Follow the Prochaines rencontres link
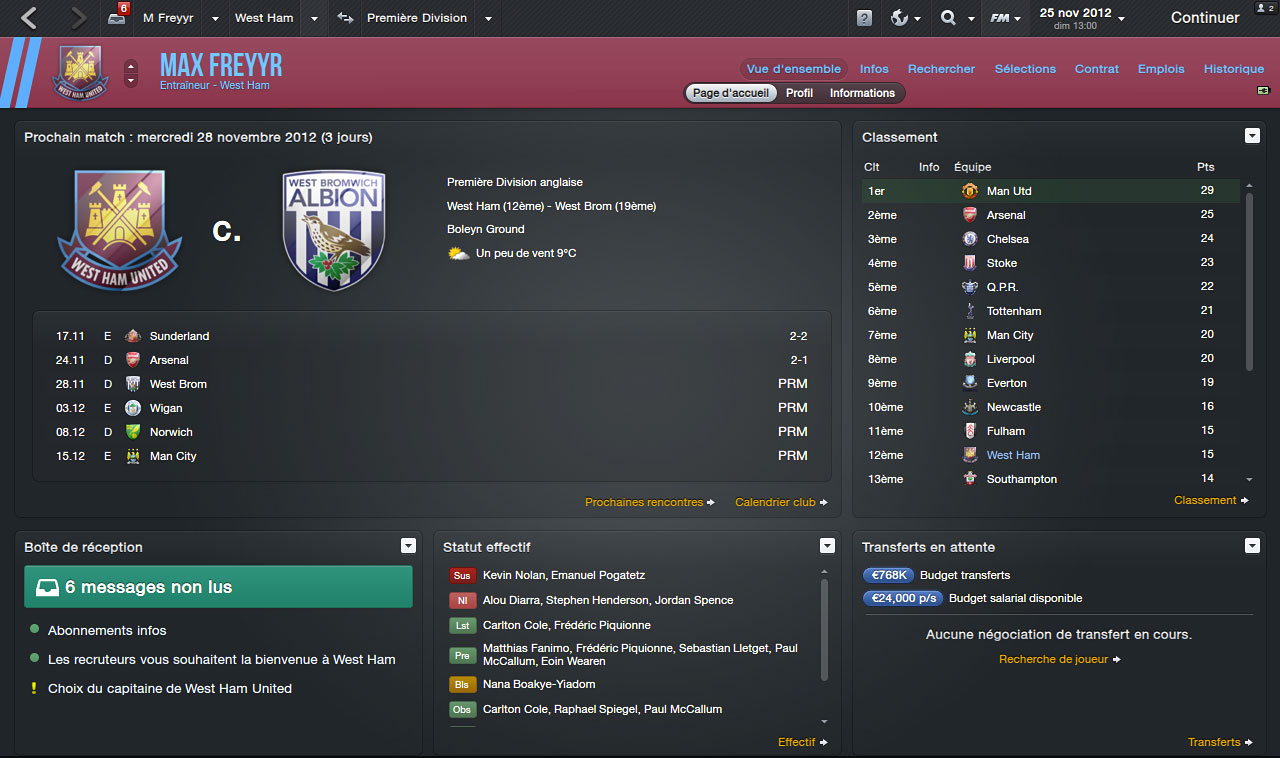The width and height of the screenshot is (1280, 758). [644, 502]
